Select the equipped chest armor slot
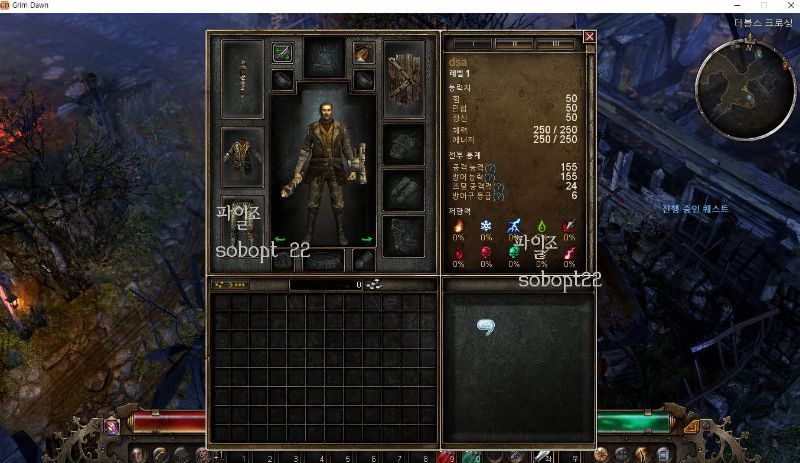This screenshot has height=463, width=800. tap(242, 159)
